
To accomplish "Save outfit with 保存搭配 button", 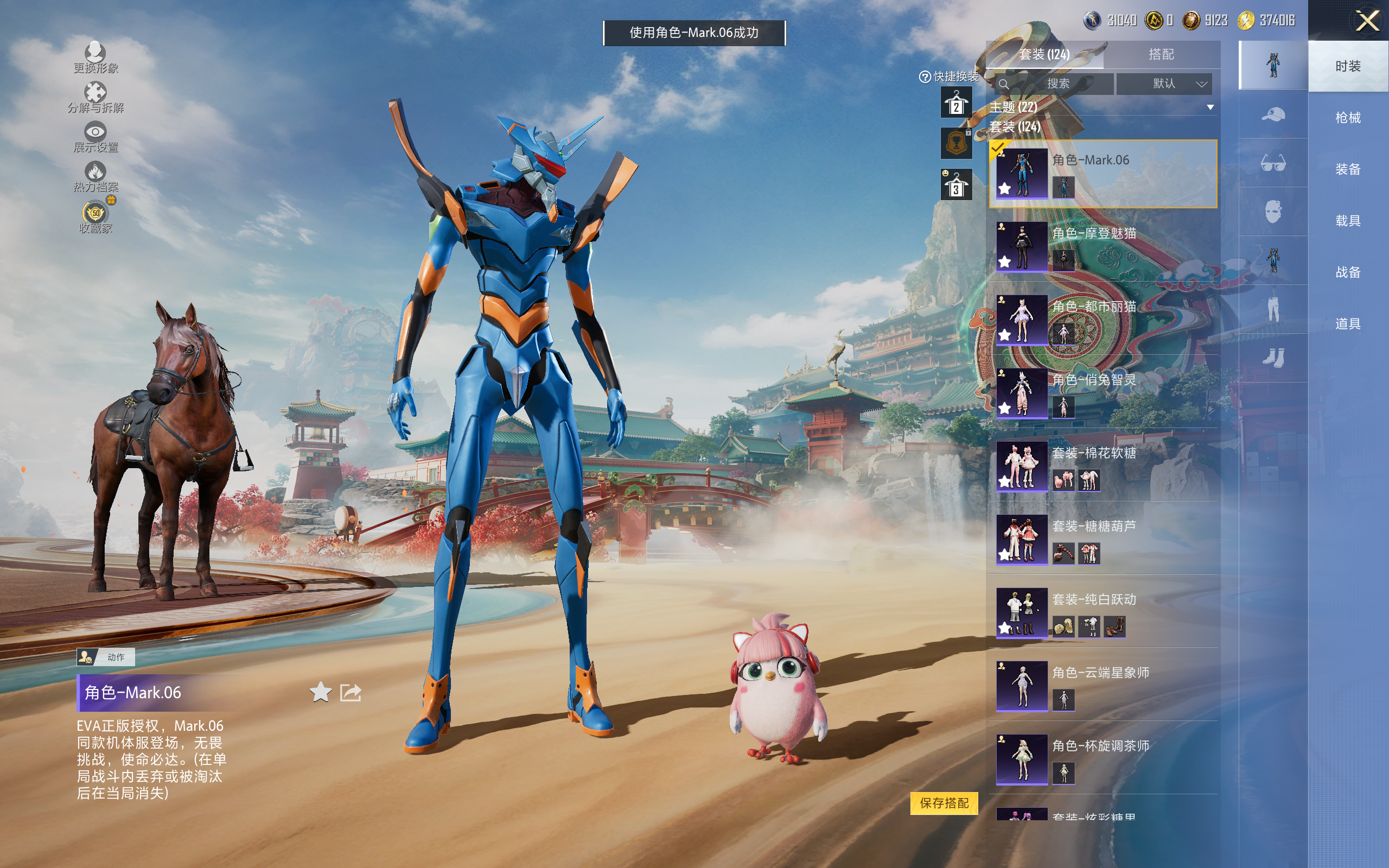I will tap(944, 802).
